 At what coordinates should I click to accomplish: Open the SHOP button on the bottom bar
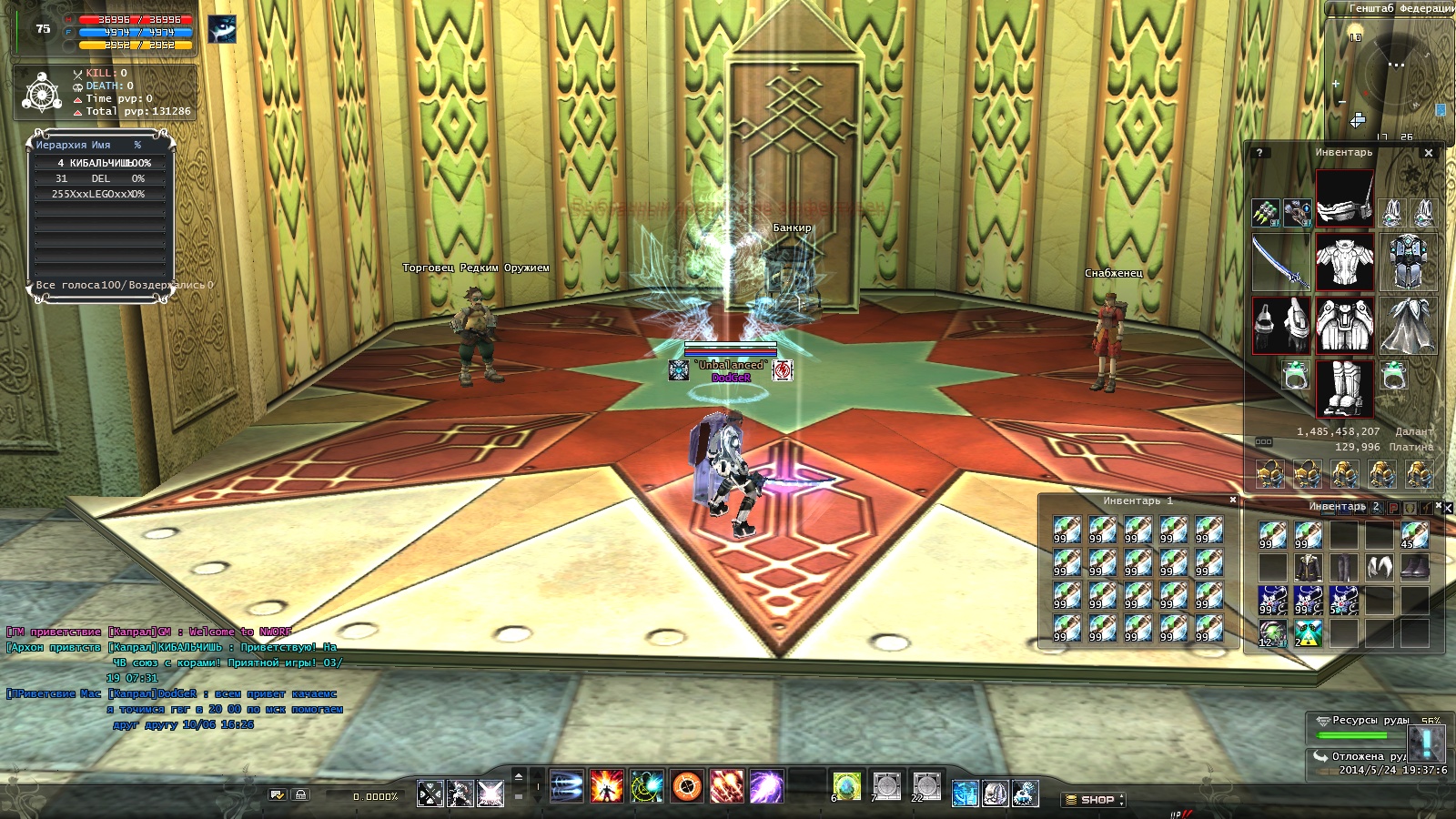[x=1096, y=800]
